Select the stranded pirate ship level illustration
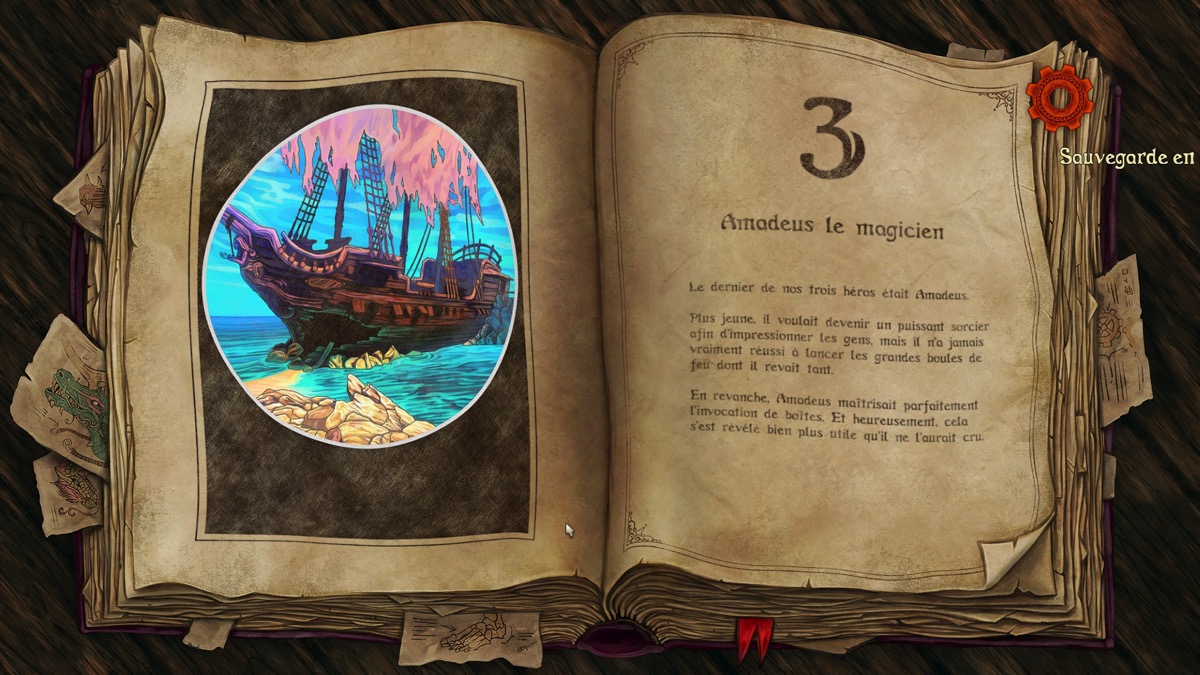 click(x=360, y=288)
